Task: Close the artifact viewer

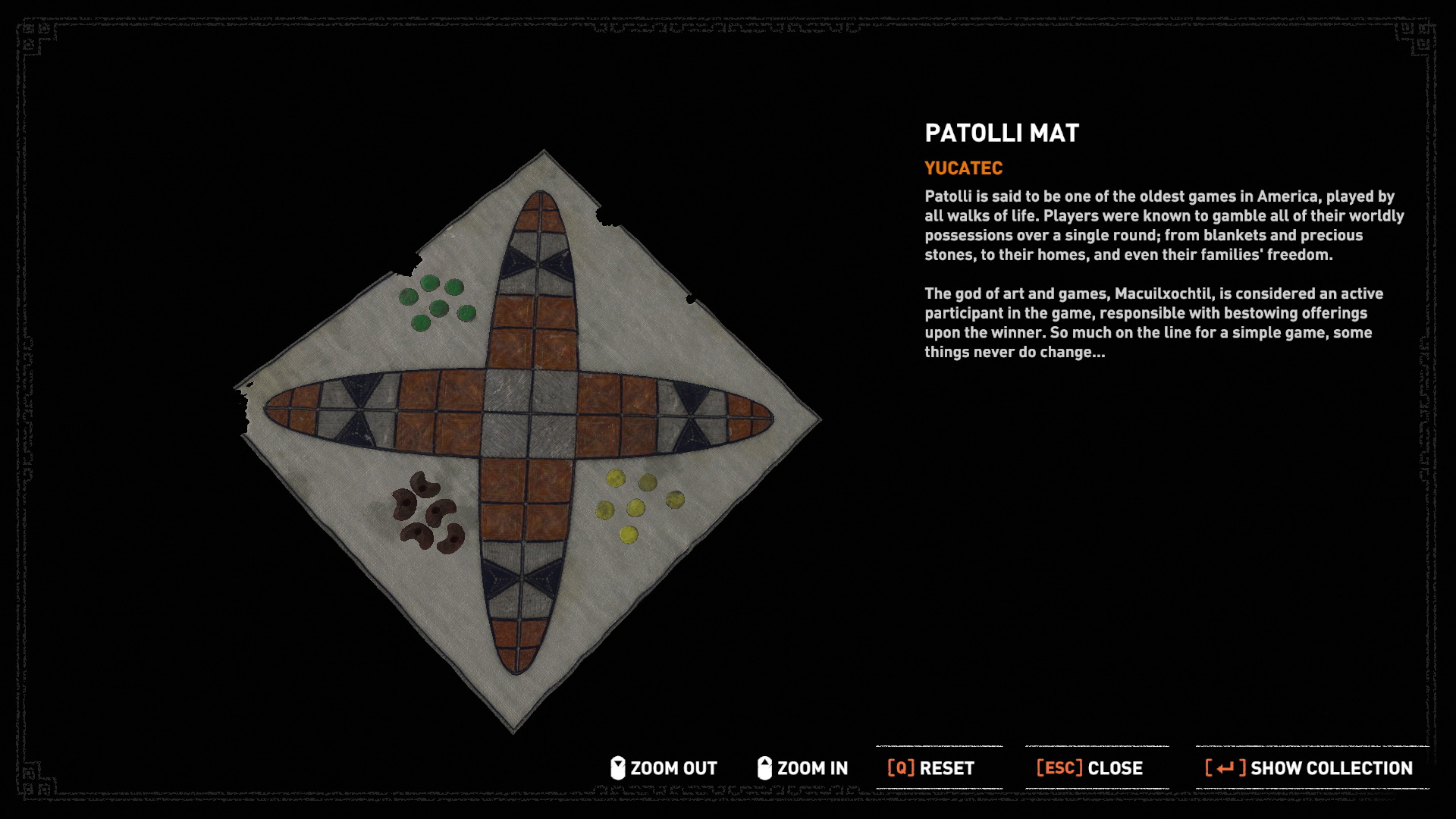Action: click(x=1090, y=768)
